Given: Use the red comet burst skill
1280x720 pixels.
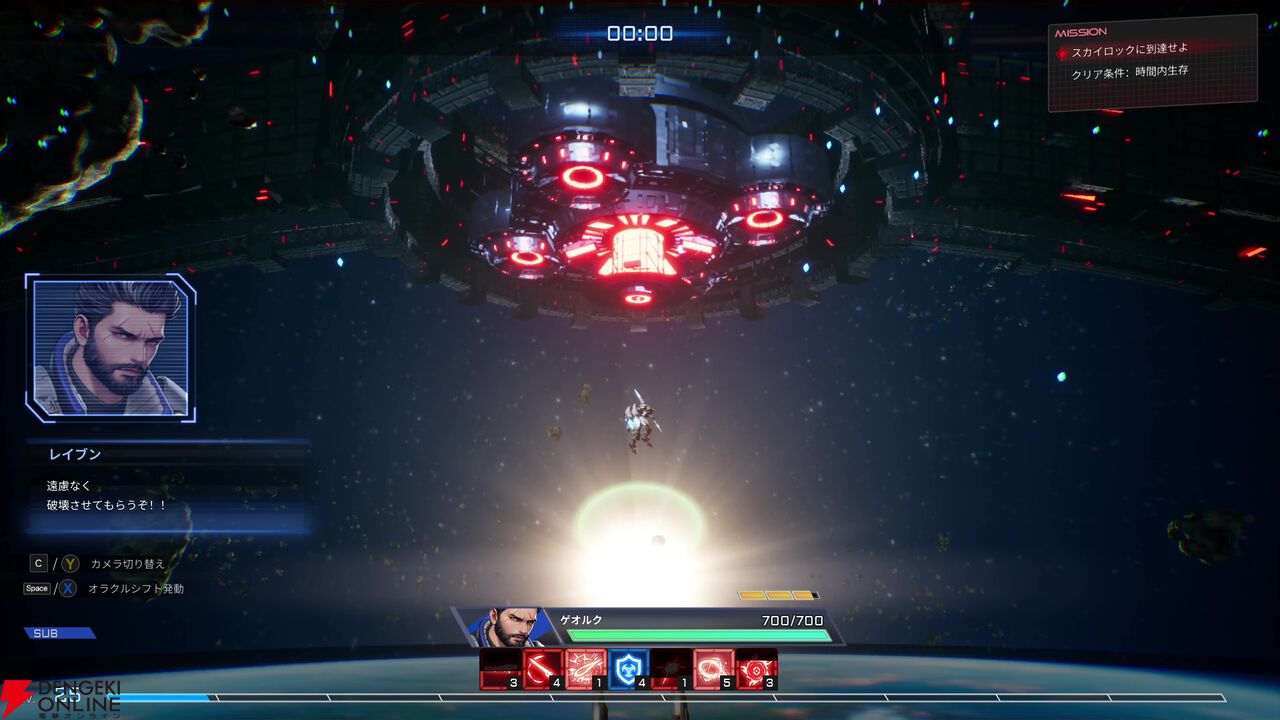Looking at the screenshot, I should click(585, 669).
